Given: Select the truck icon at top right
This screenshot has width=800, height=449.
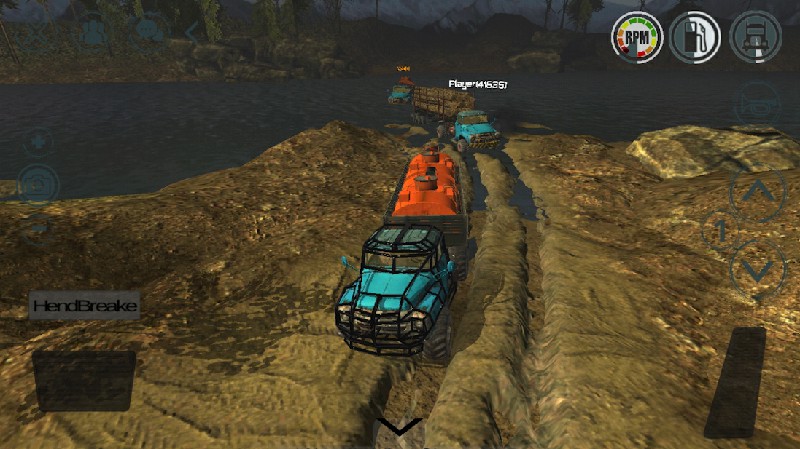Looking at the screenshot, I should point(755,38).
